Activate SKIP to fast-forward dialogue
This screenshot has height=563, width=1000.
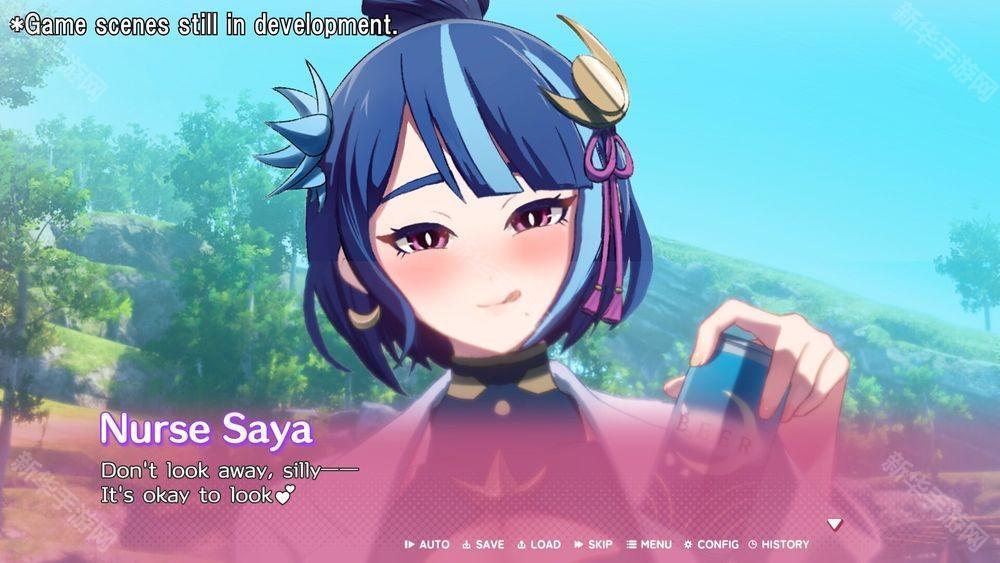(x=594, y=544)
